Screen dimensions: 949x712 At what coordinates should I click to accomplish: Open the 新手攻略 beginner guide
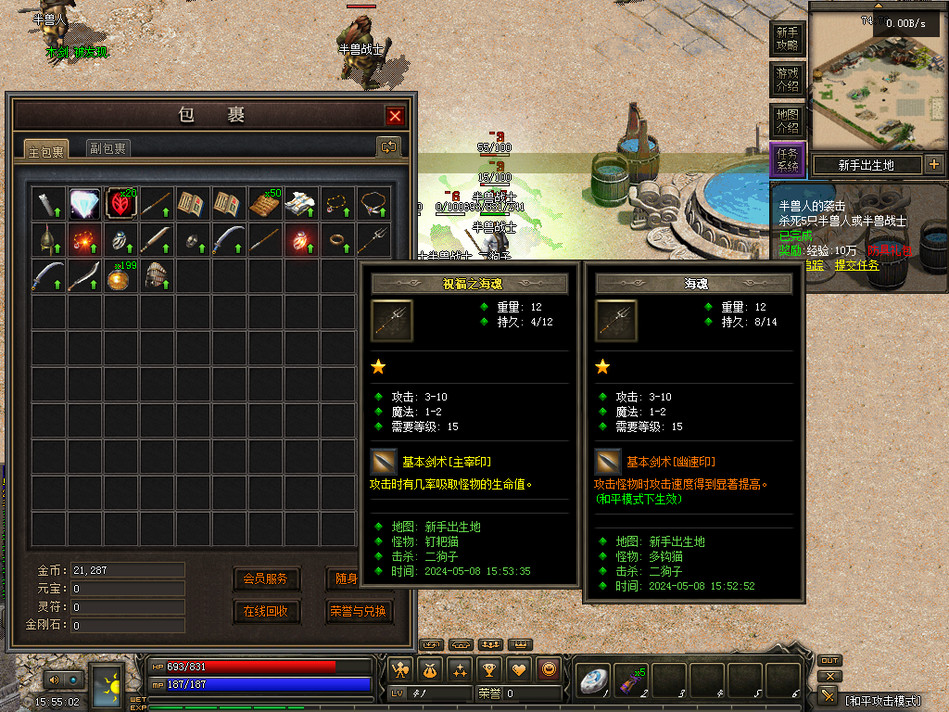787,39
